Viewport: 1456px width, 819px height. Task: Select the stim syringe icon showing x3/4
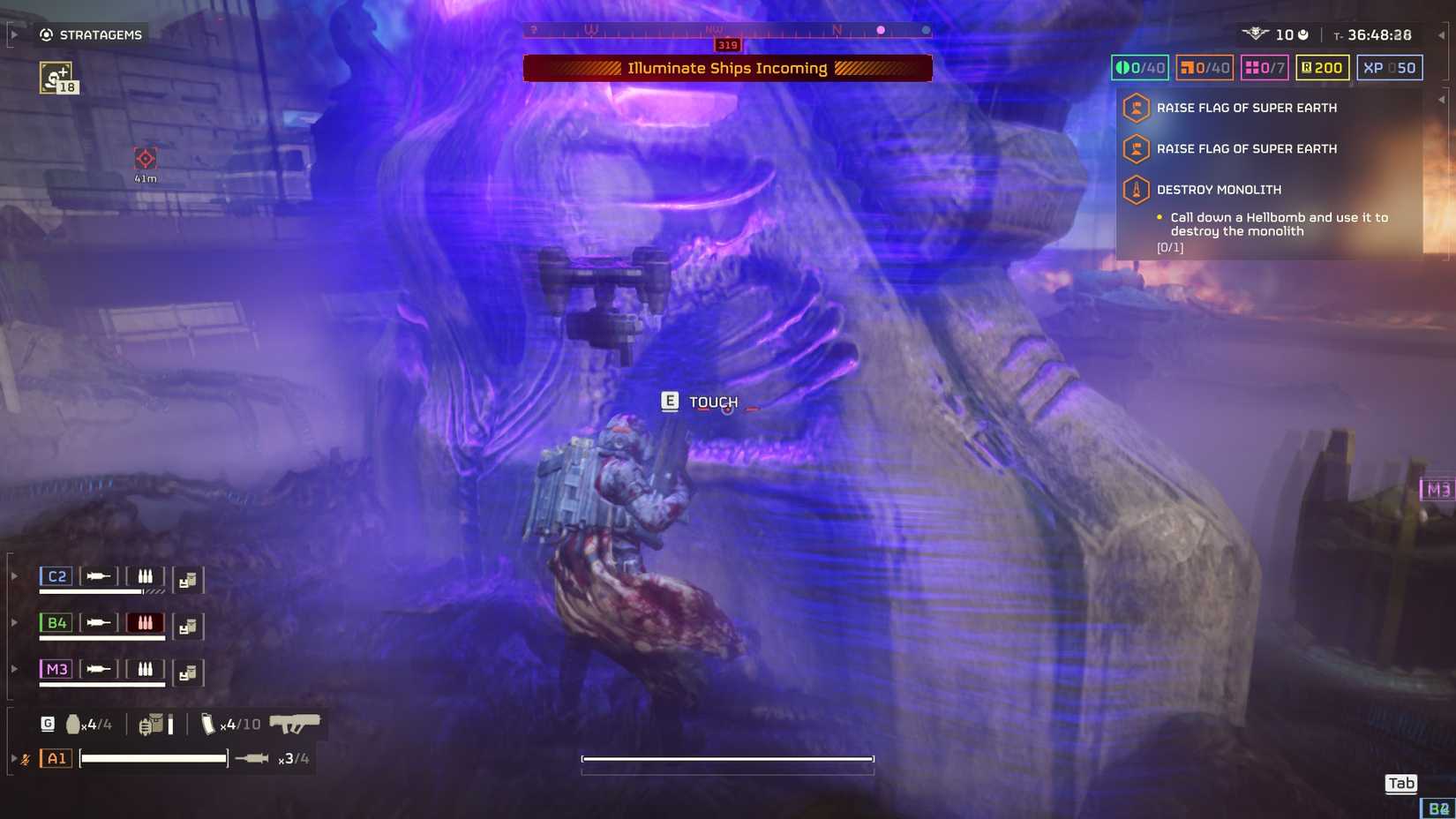pyautogui.click(x=251, y=758)
